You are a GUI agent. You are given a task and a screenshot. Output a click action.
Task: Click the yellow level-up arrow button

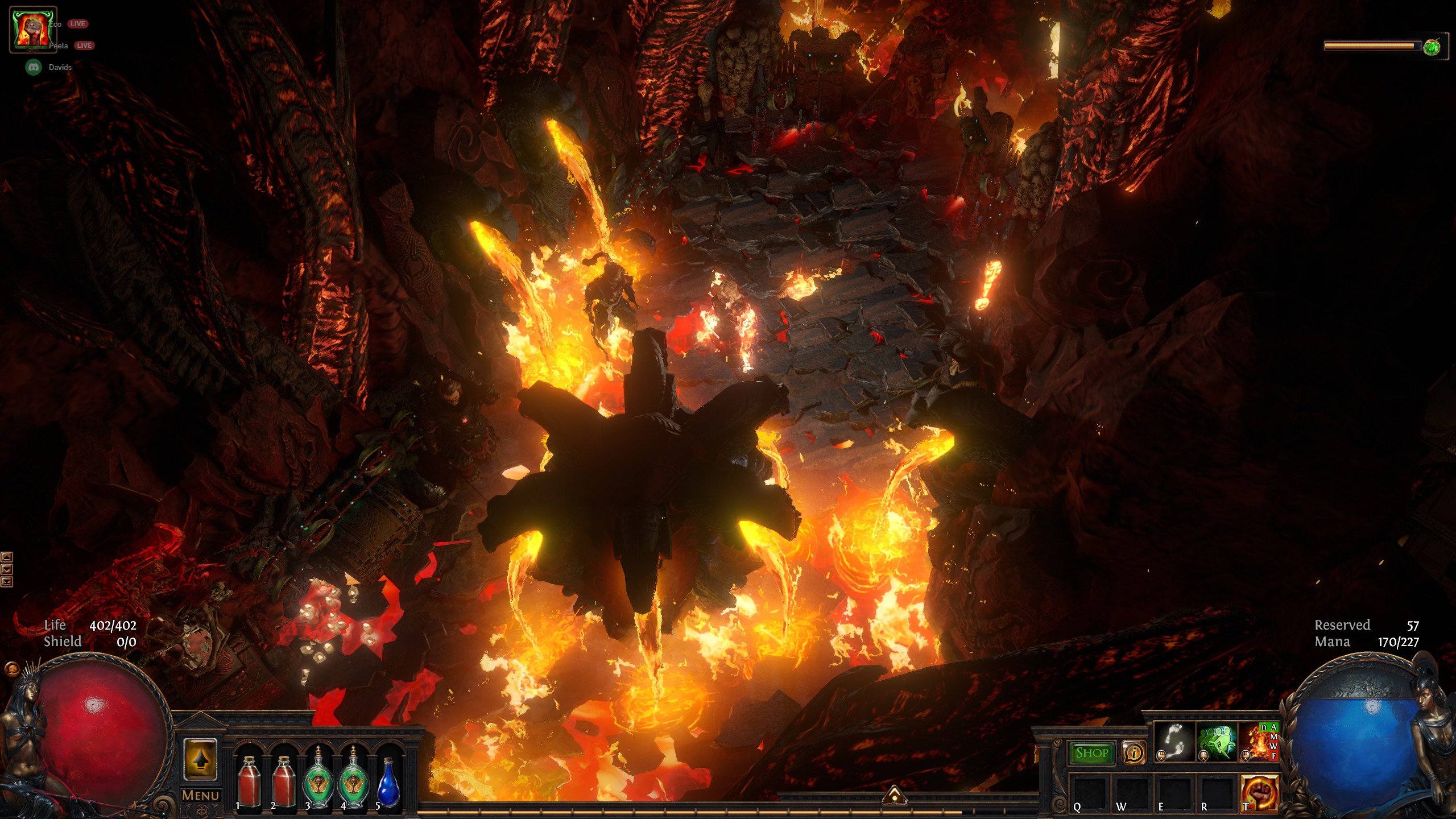[200, 759]
